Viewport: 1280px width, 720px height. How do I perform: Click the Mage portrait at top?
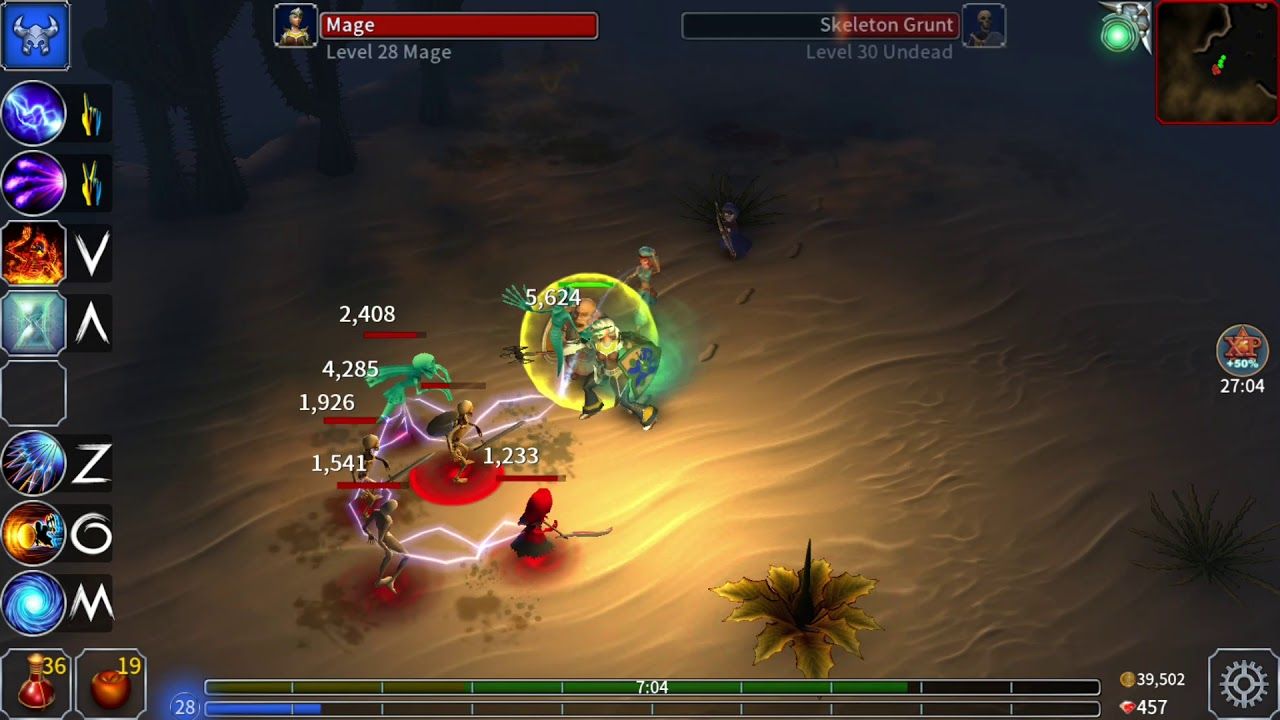point(295,25)
